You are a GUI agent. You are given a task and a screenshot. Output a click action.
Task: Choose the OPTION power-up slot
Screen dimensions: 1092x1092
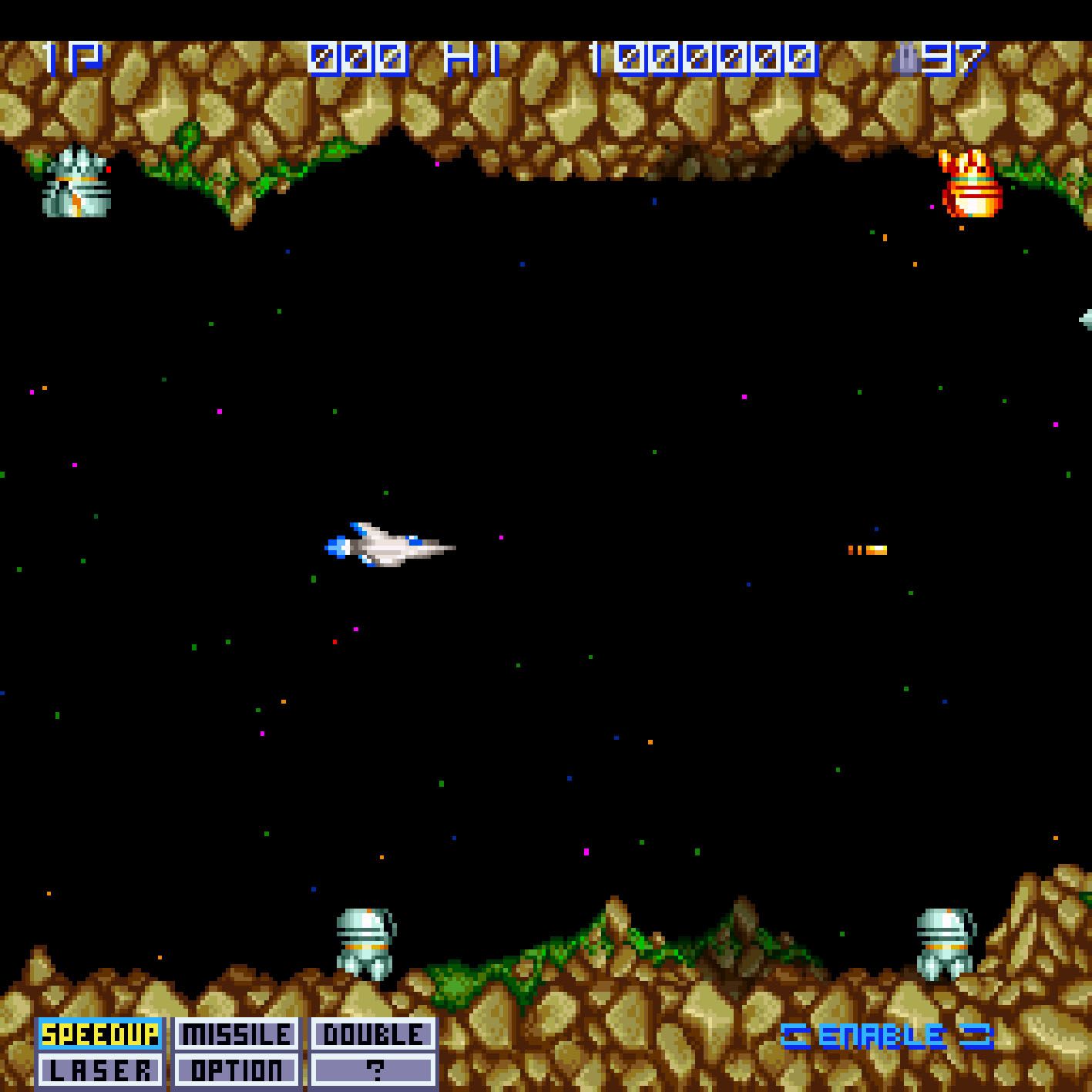click(x=236, y=1070)
